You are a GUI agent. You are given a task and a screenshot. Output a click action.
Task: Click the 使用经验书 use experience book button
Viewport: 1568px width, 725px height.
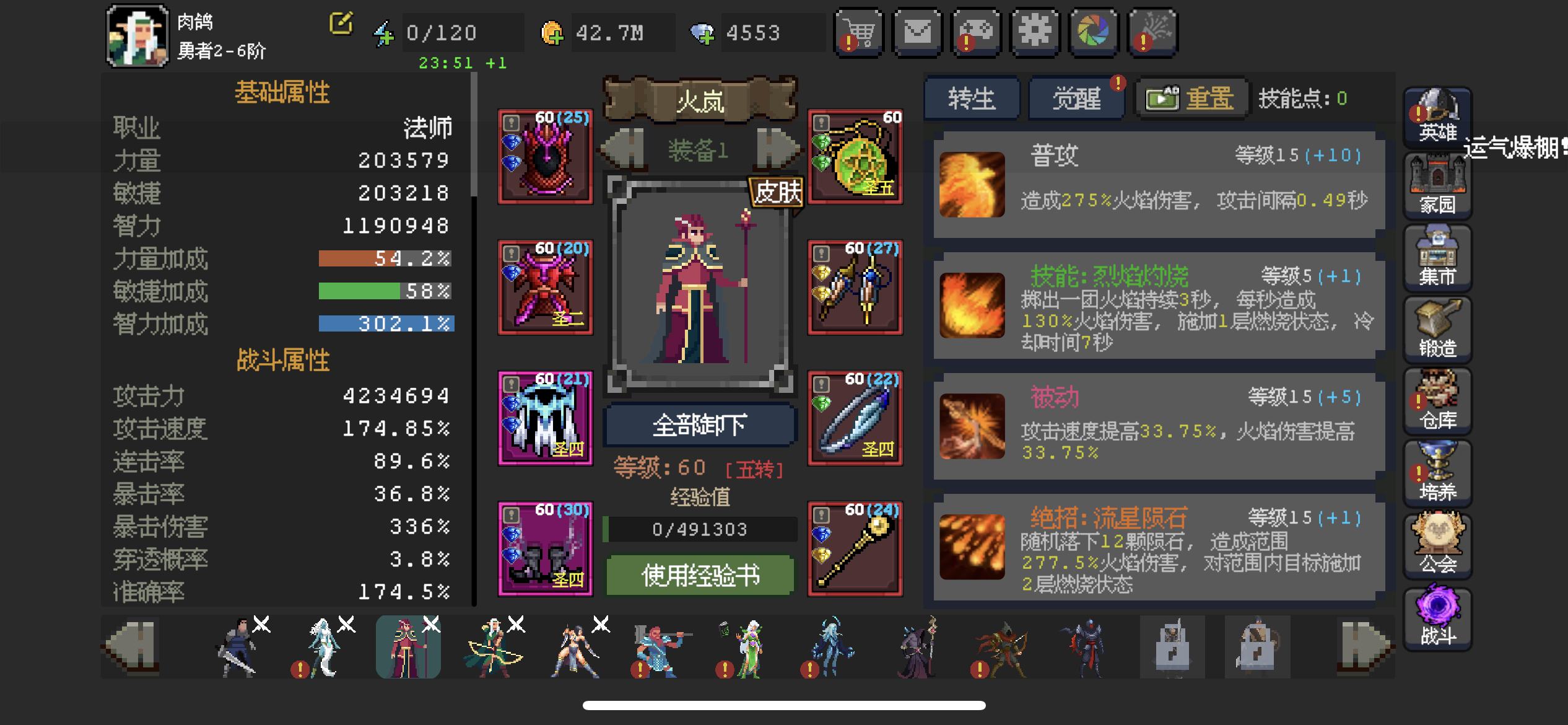699,574
